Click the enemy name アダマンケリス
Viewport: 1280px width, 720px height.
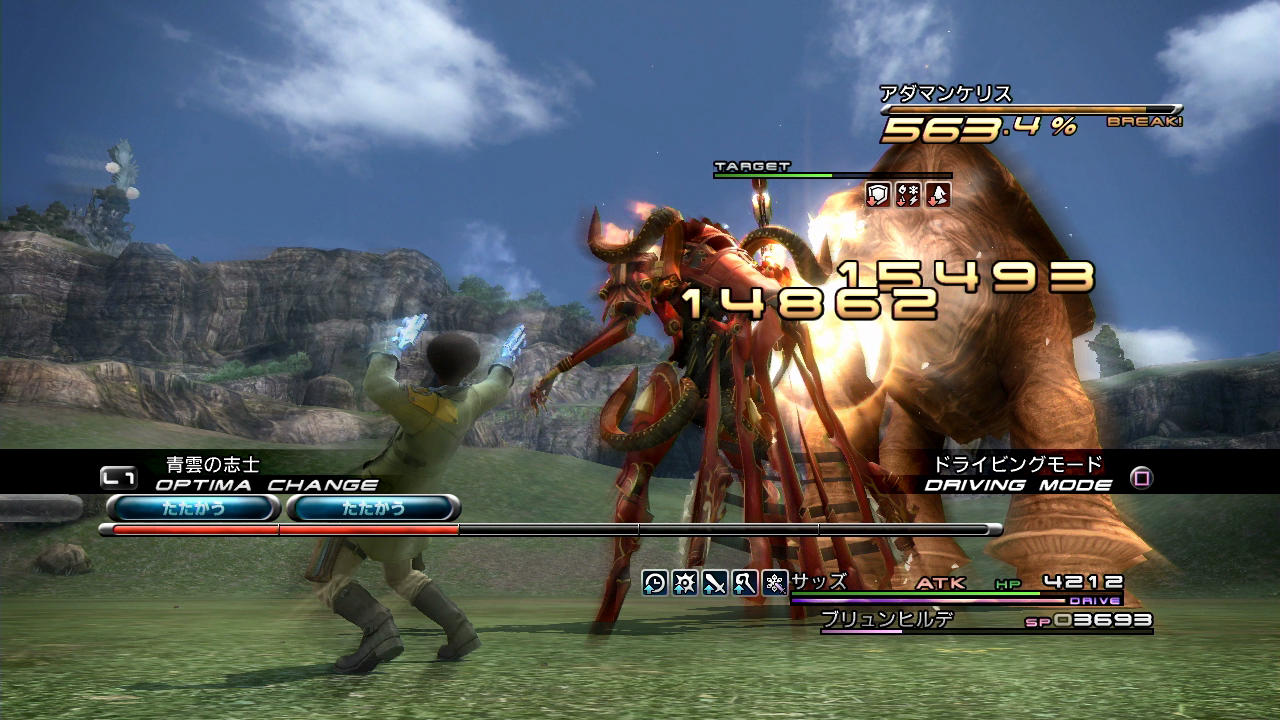pos(946,94)
